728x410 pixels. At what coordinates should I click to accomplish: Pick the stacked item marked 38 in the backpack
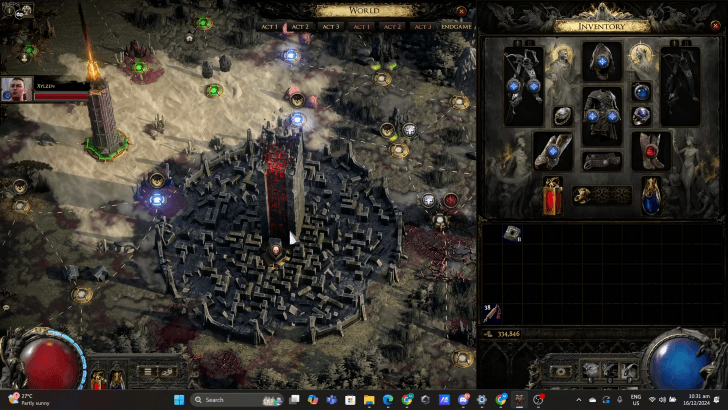[x=492, y=314]
